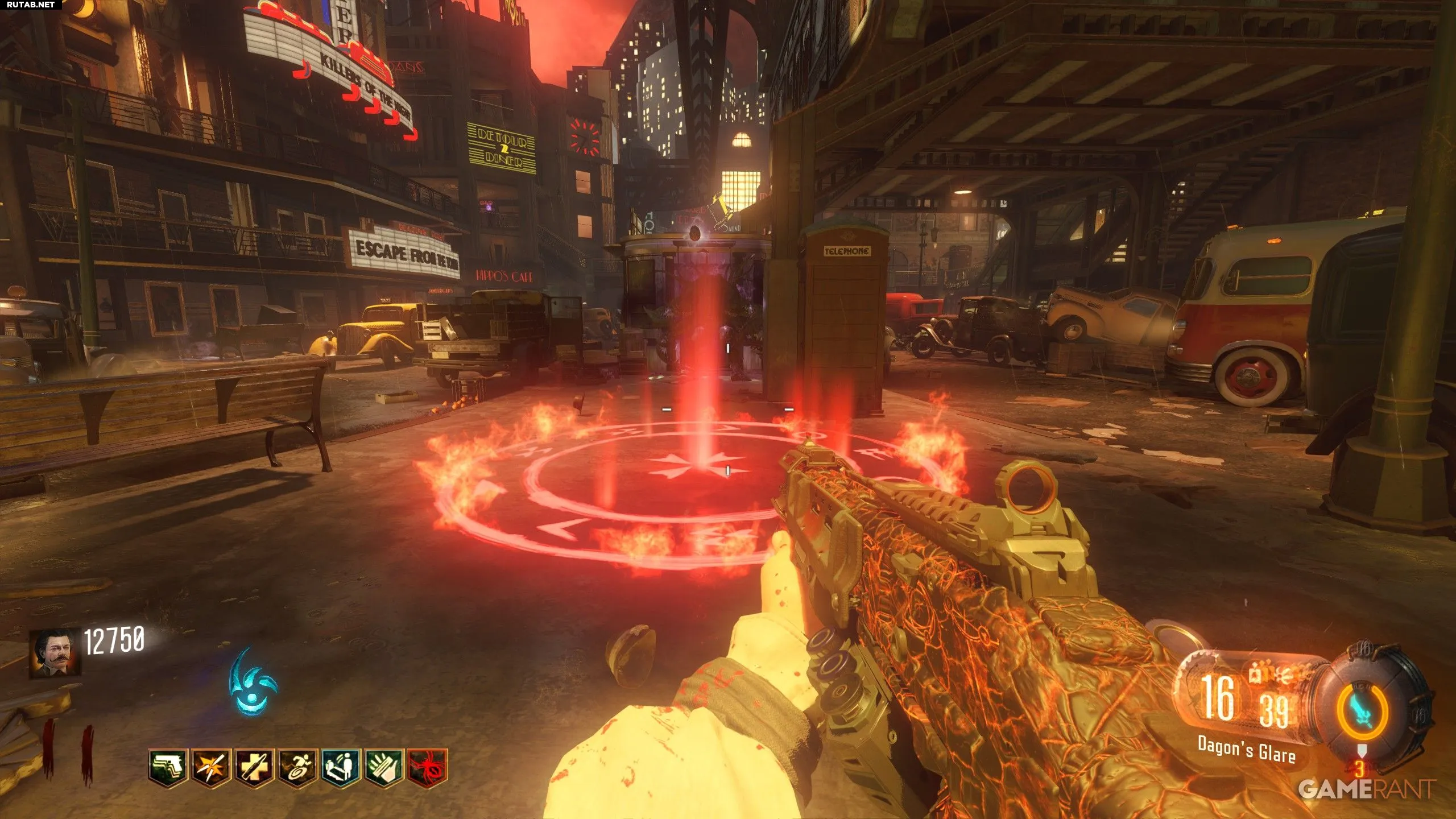
Task: Click the Juggernog bullet-and-cross perk icon
Action: [254, 768]
